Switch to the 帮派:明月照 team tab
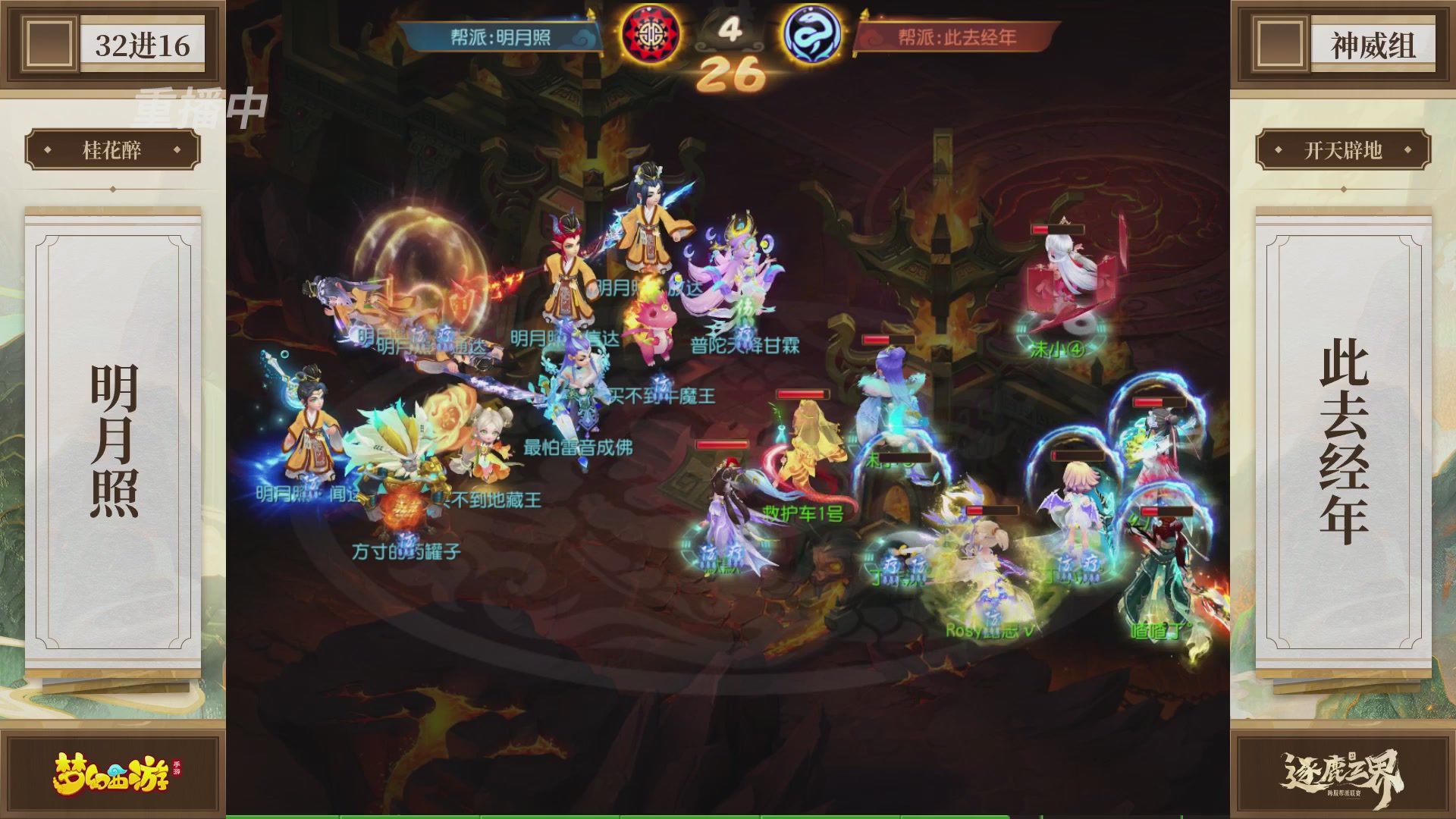This screenshot has width=1456, height=819. pyautogui.click(x=500, y=36)
